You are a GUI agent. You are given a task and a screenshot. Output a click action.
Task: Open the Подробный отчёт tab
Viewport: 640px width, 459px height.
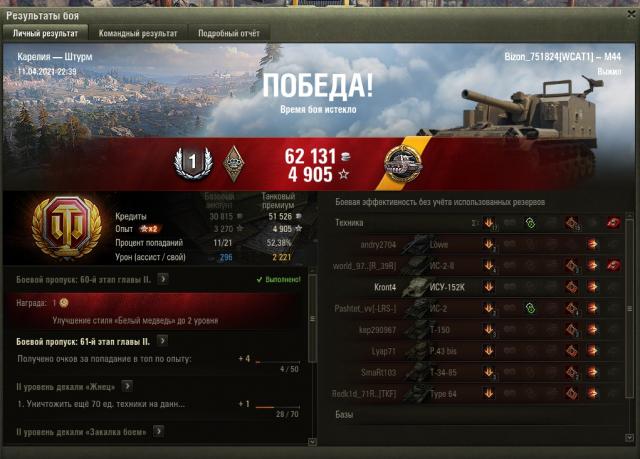point(226,32)
